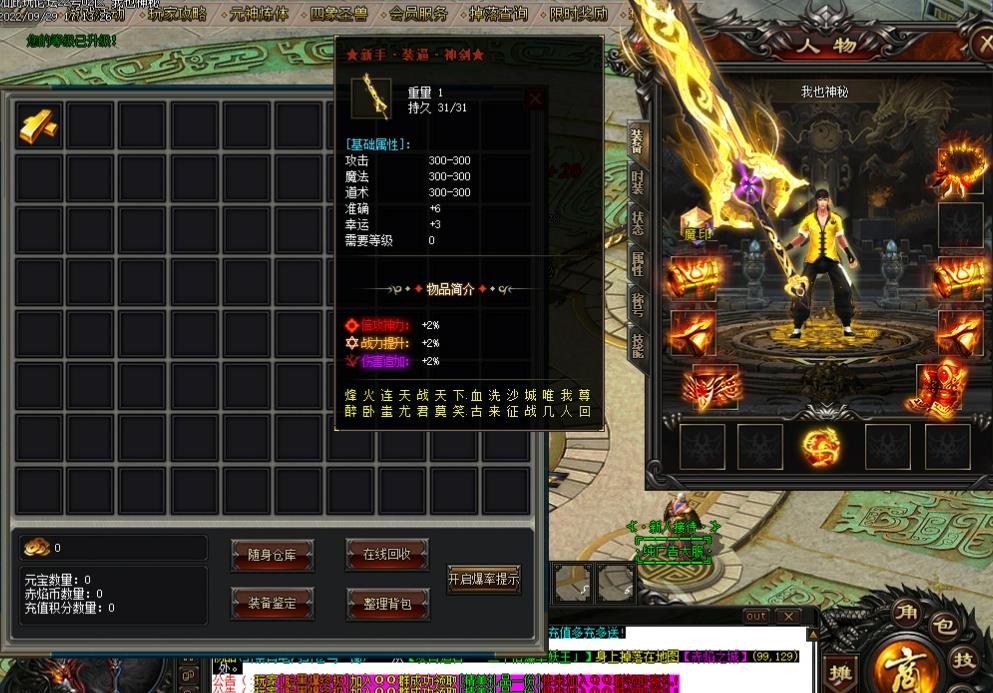Toggle the 开启爆率提示 drop rate hint
This screenshot has width=993, height=693.
(484, 579)
